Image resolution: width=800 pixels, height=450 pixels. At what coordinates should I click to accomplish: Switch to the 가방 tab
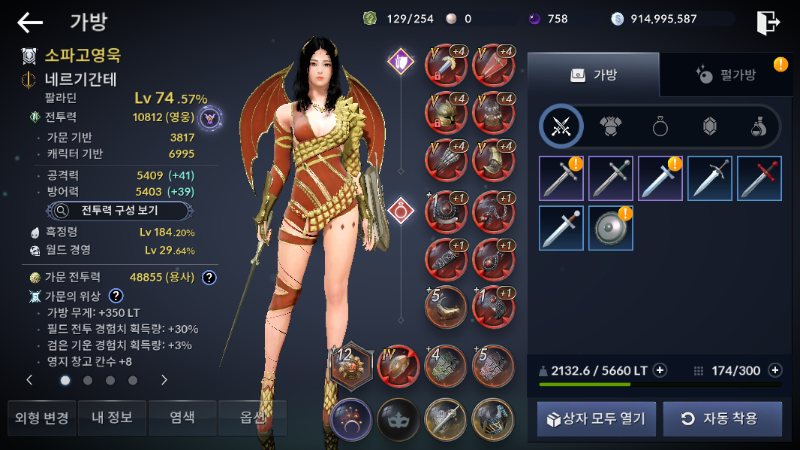coord(593,74)
